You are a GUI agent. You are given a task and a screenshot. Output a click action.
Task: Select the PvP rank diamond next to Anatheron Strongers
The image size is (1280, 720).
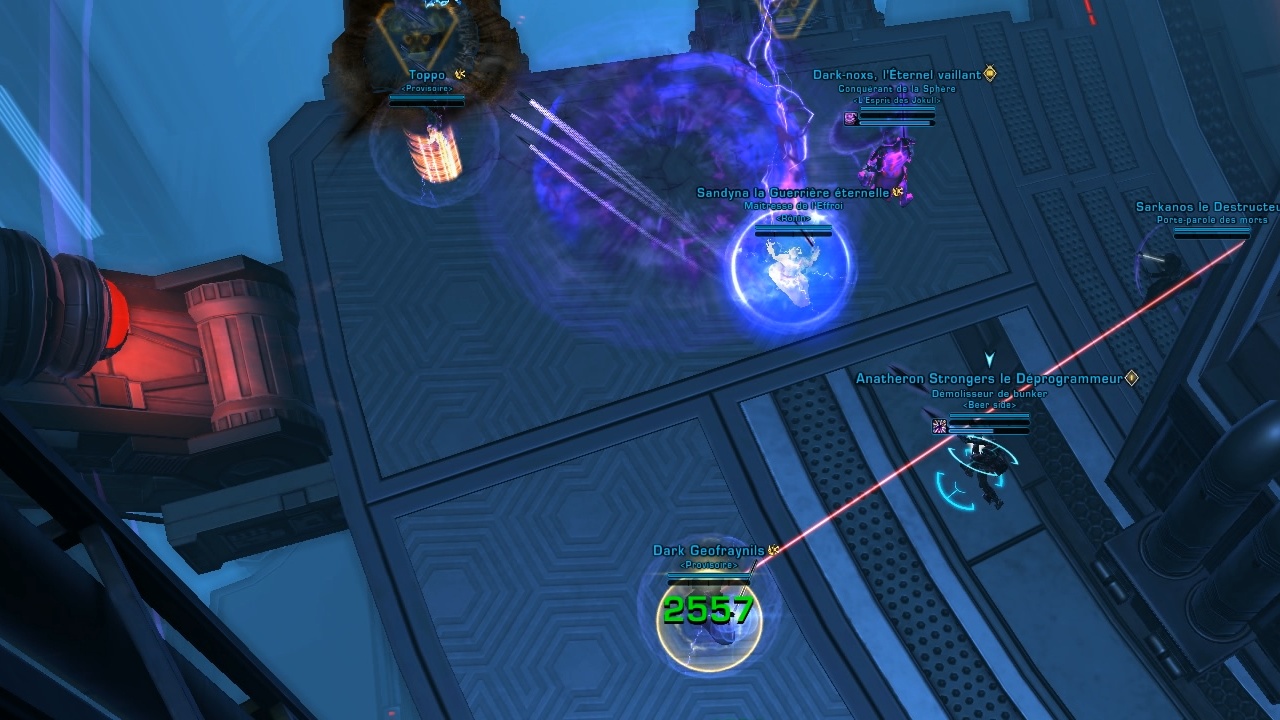click(x=1131, y=378)
